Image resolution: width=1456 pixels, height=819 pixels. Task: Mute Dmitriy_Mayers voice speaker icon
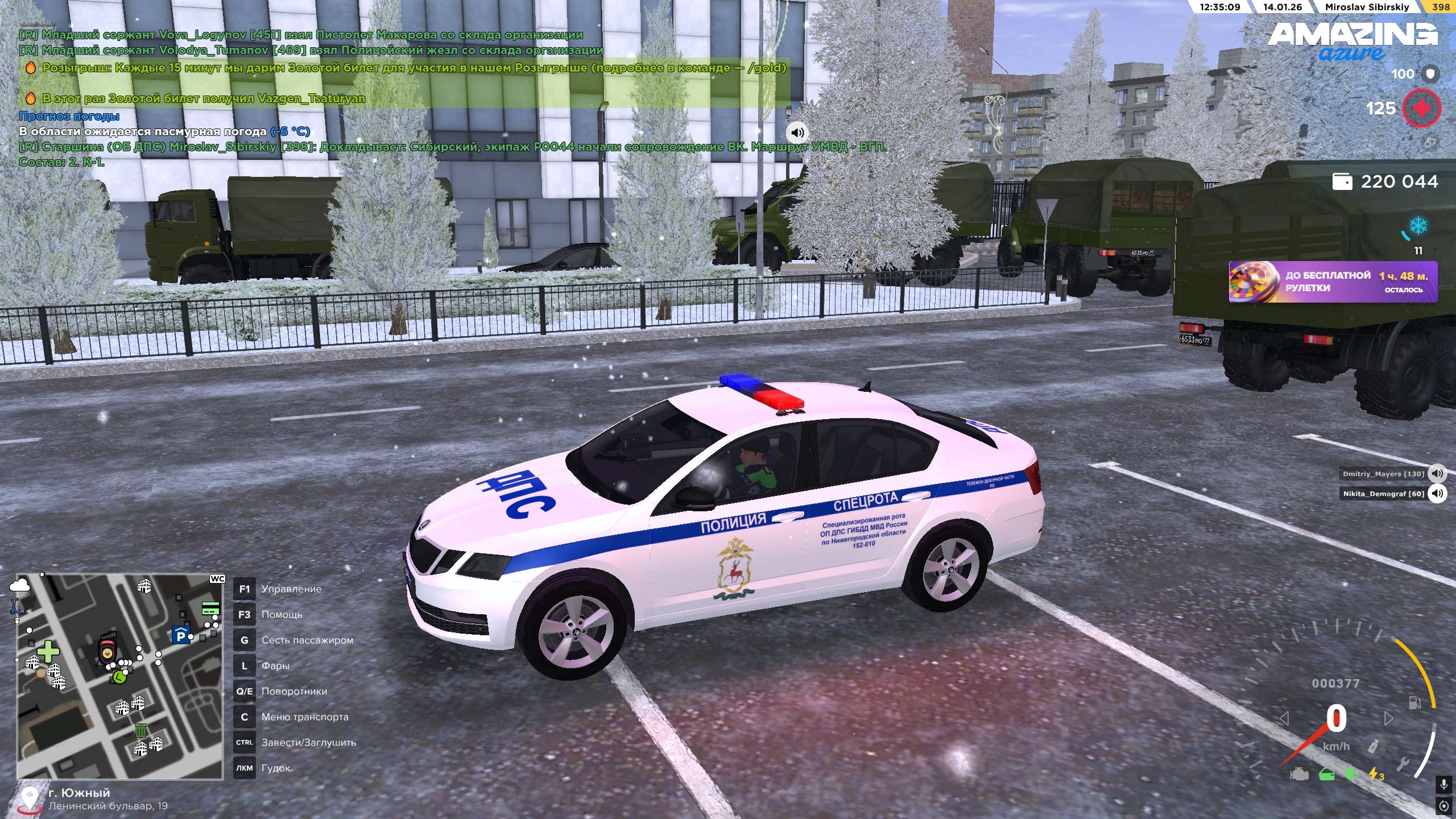point(1437,474)
